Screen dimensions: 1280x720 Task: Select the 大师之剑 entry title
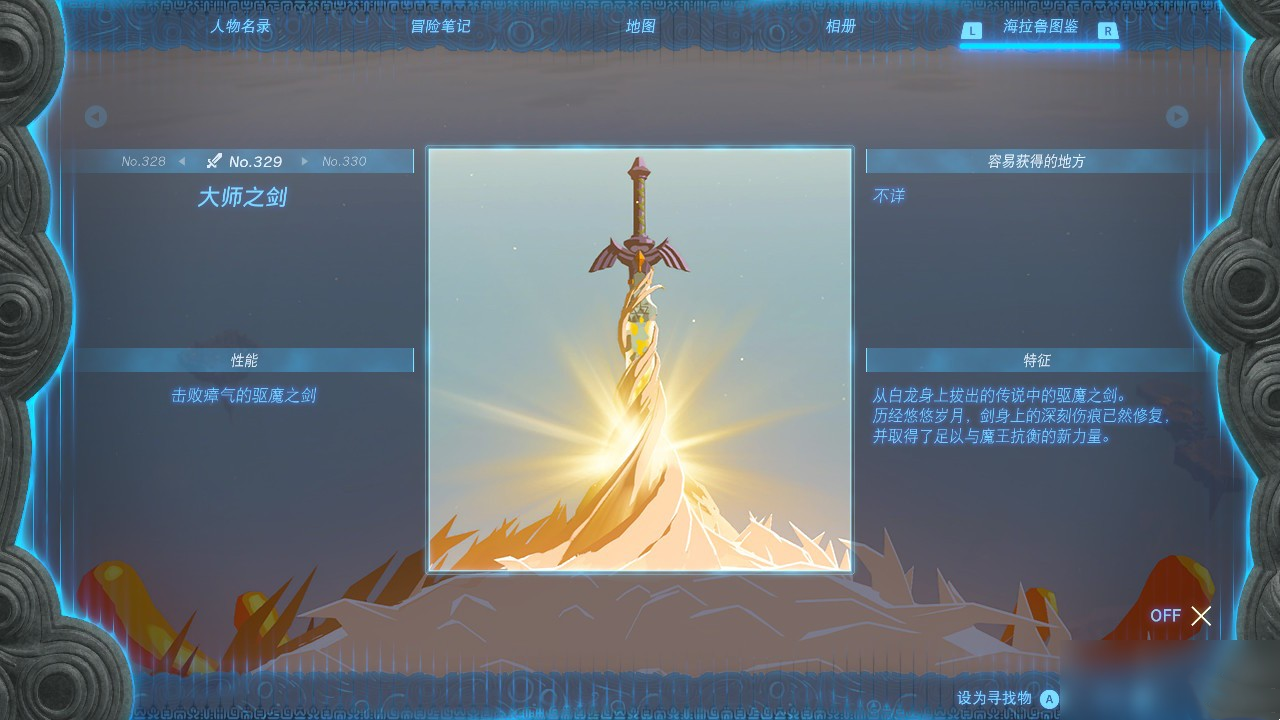pyautogui.click(x=243, y=197)
